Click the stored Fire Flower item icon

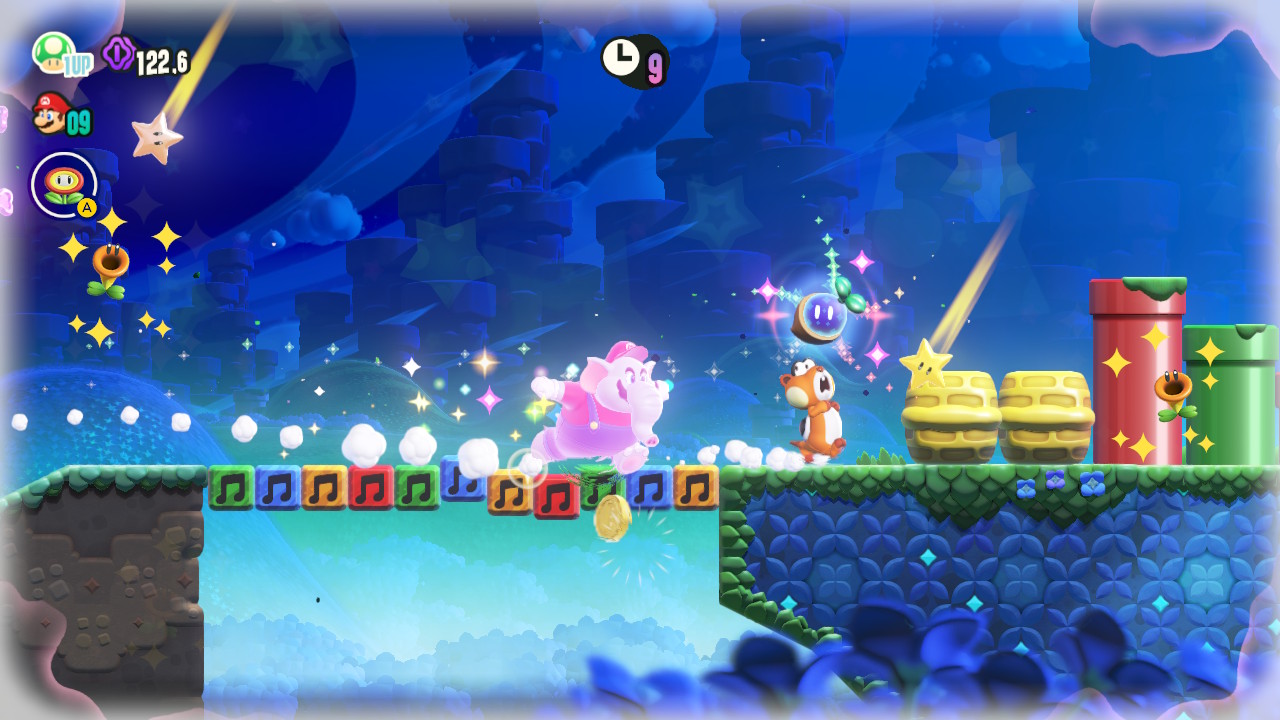click(x=62, y=185)
